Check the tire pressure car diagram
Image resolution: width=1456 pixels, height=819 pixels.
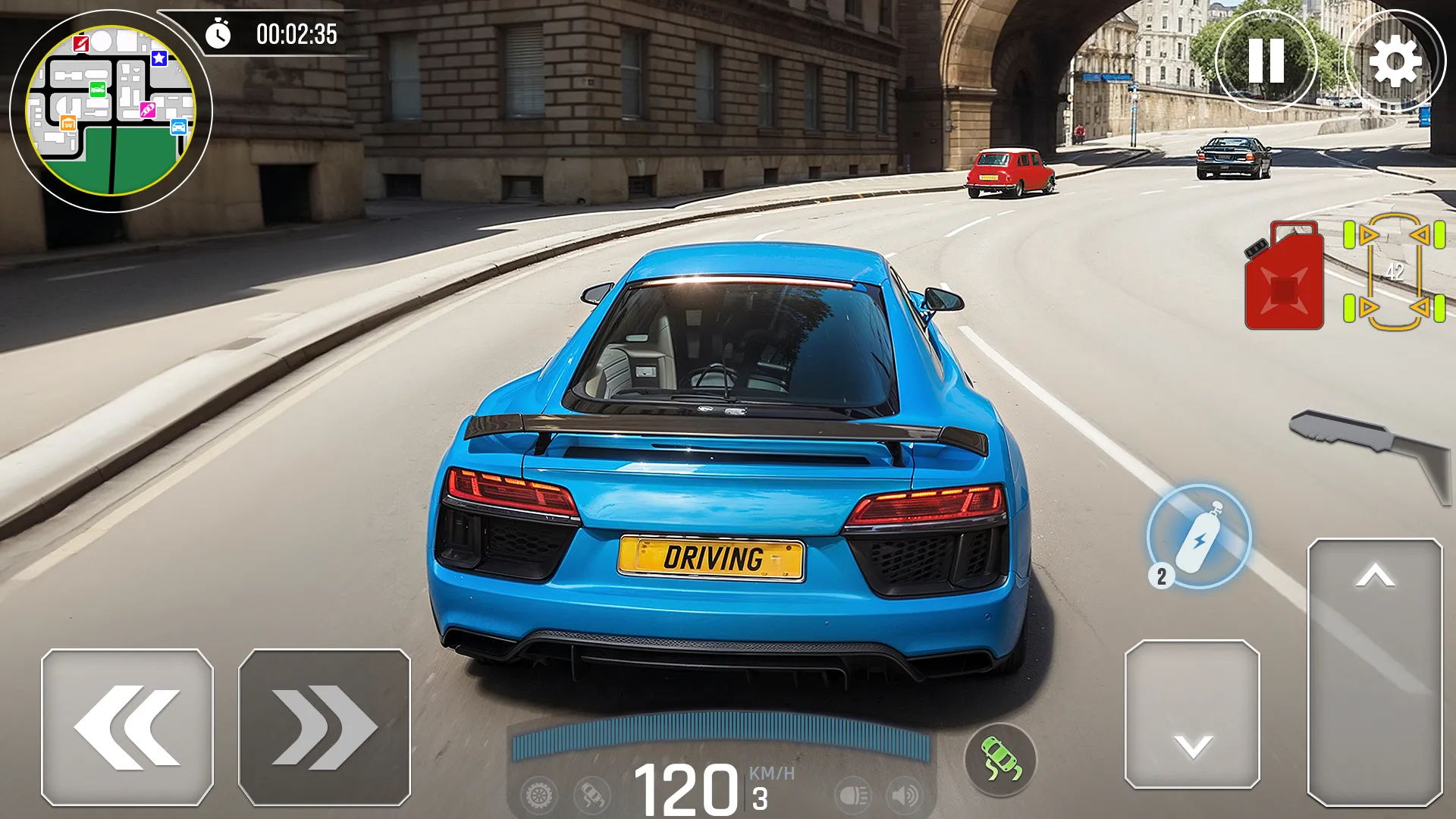point(1395,273)
